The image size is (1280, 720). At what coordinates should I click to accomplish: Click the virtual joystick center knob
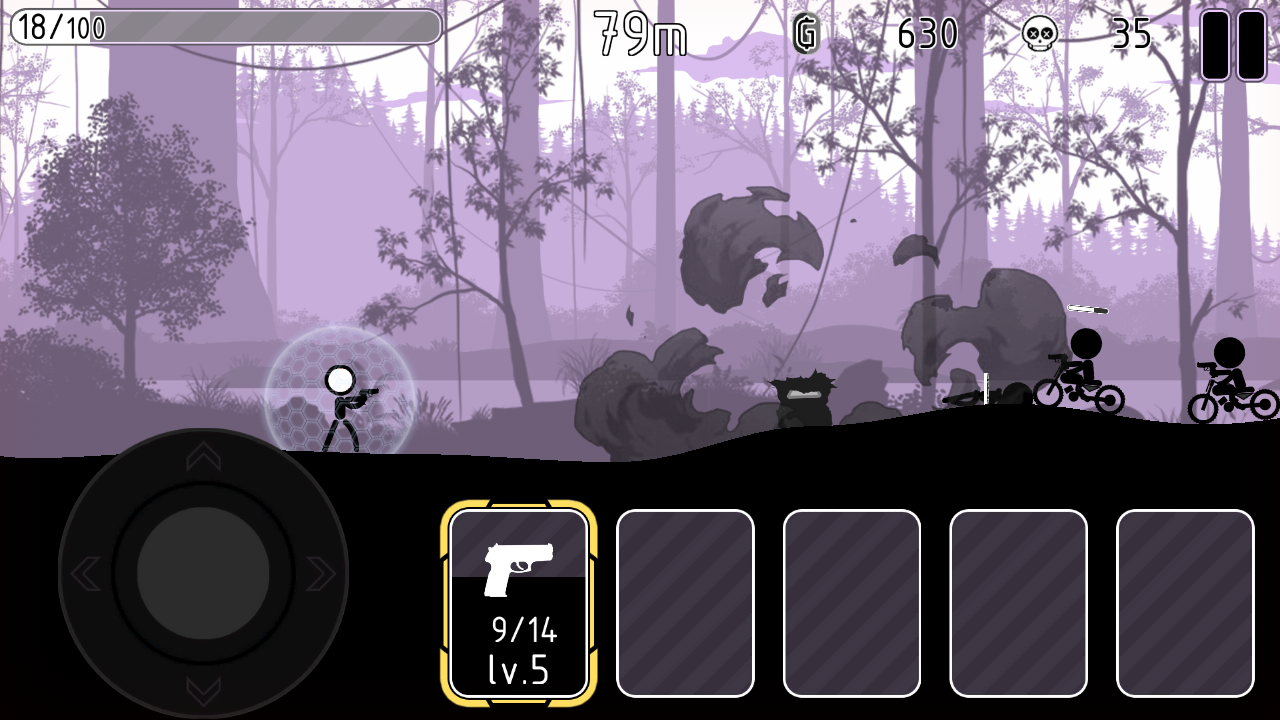tap(203, 573)
